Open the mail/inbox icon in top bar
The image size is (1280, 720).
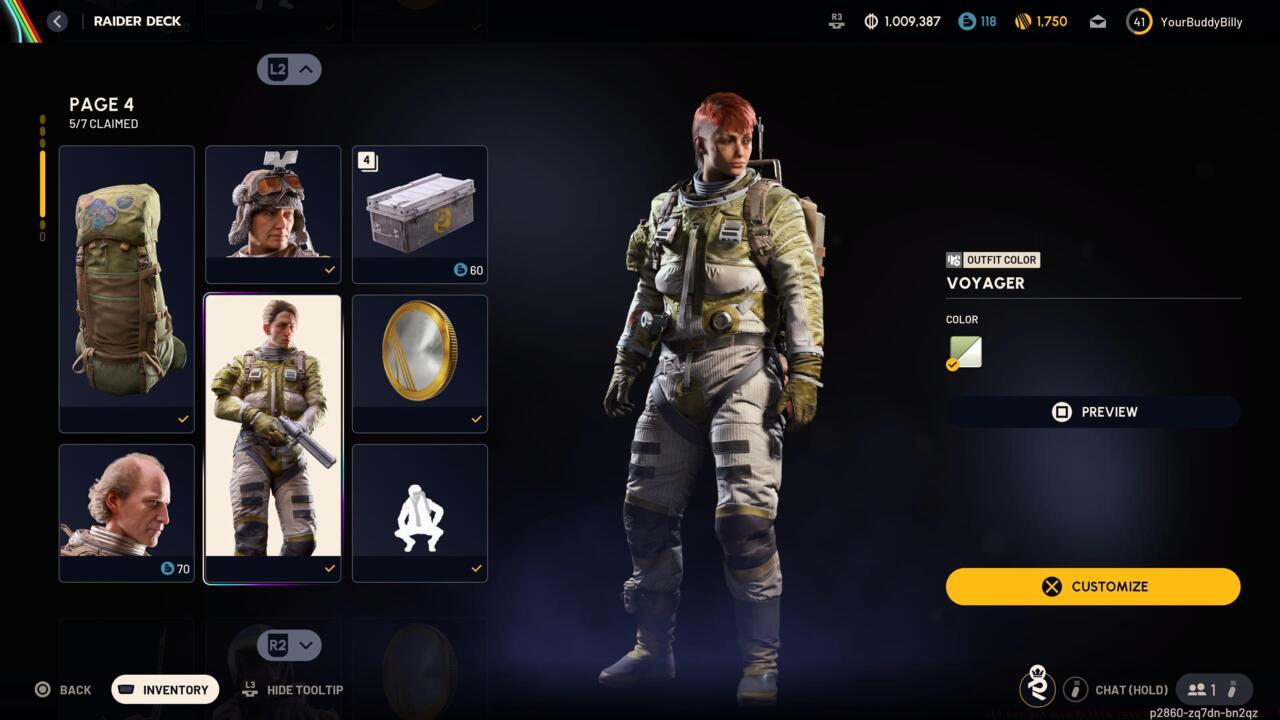1097,21
